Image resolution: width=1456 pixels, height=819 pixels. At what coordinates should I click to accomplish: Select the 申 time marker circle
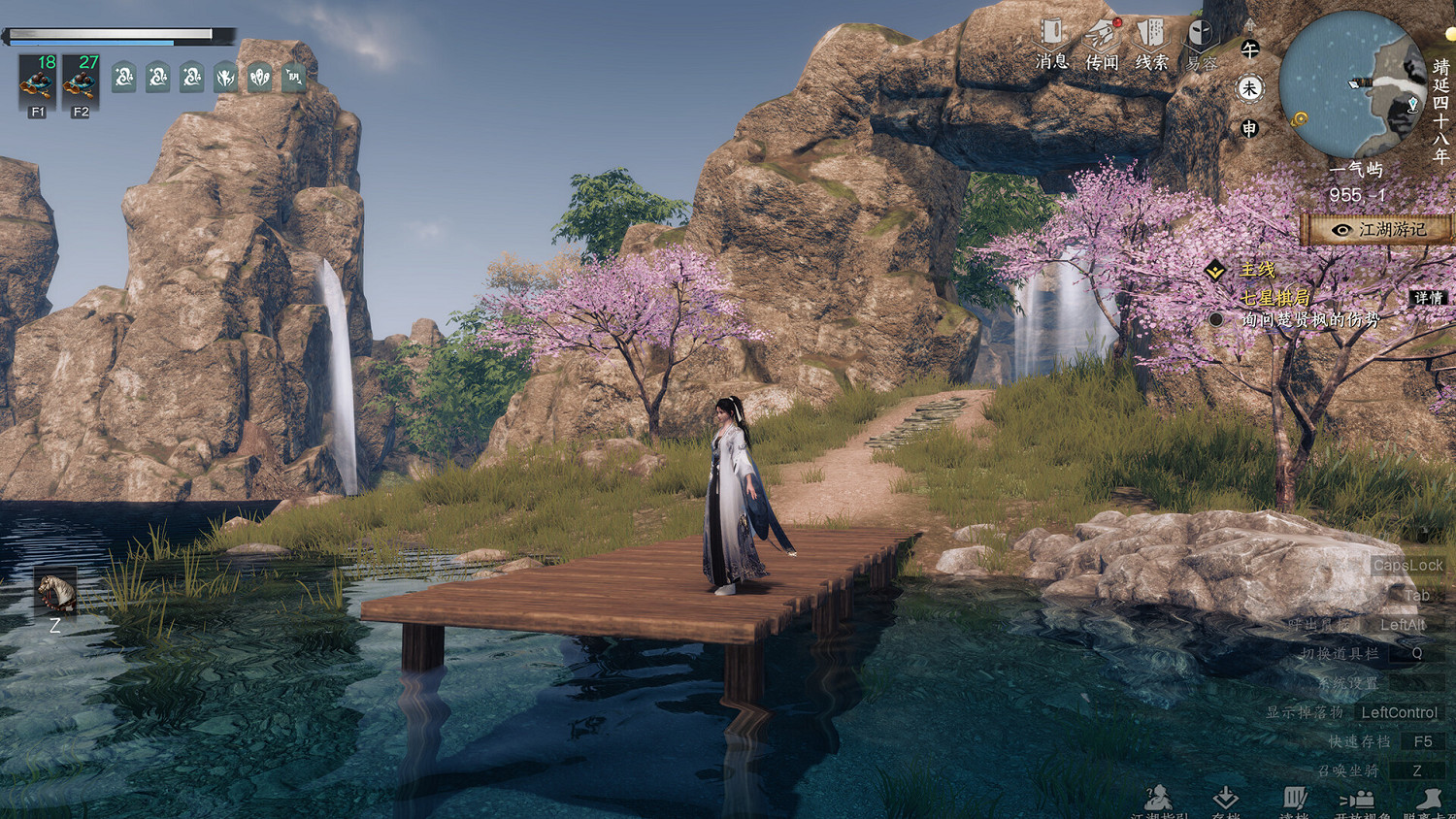tap(1250, 126)
